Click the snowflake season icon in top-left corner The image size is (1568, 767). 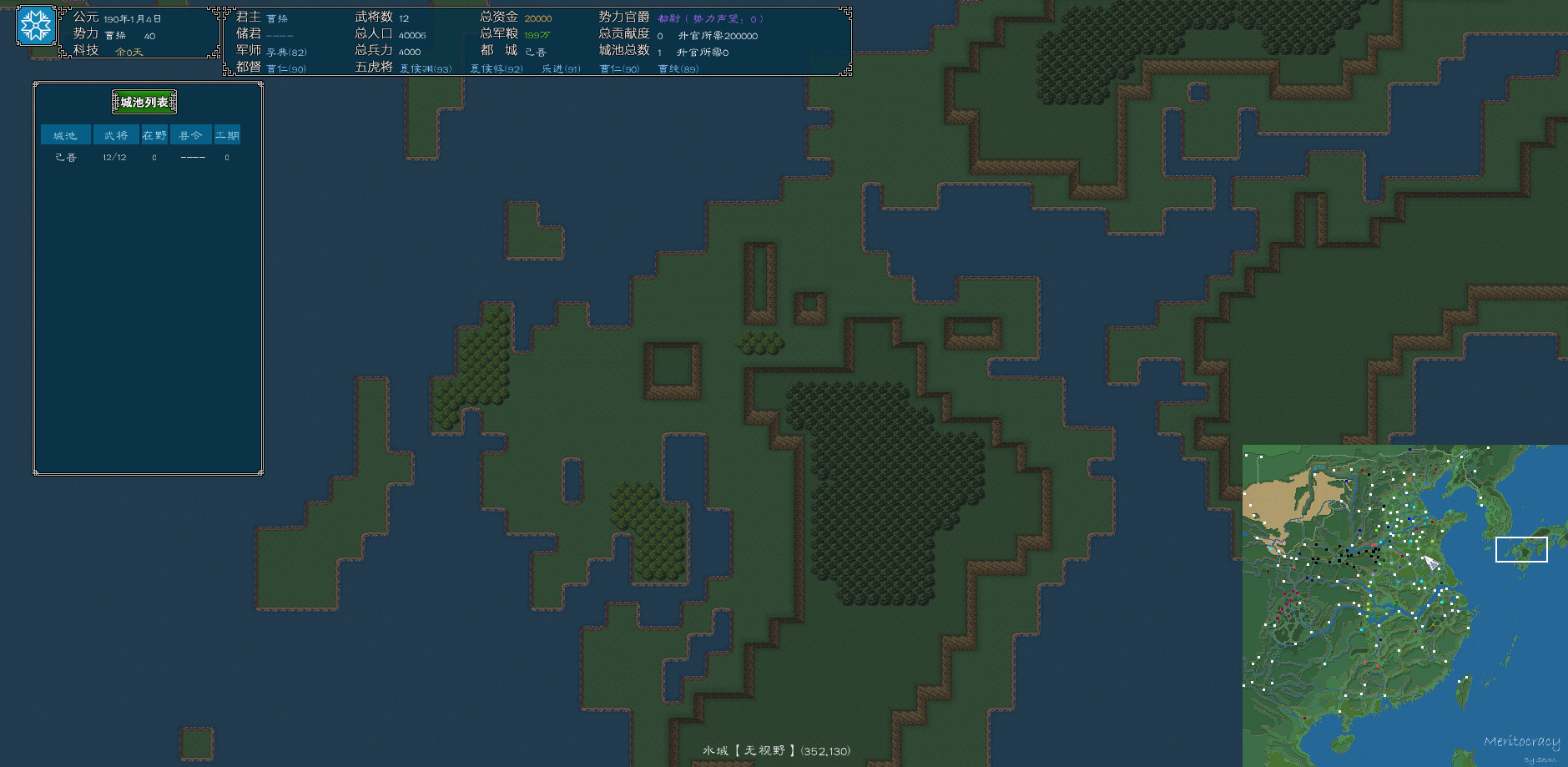click(35, 25)
